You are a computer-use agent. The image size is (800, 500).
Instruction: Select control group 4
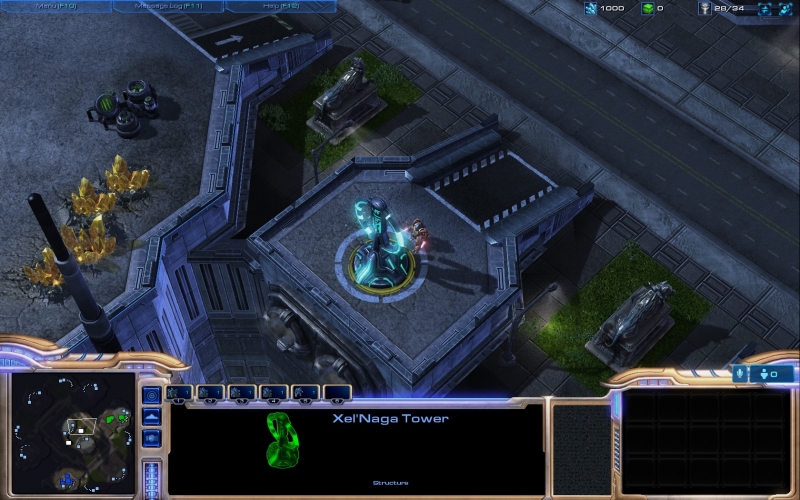(x=274, y=392)
